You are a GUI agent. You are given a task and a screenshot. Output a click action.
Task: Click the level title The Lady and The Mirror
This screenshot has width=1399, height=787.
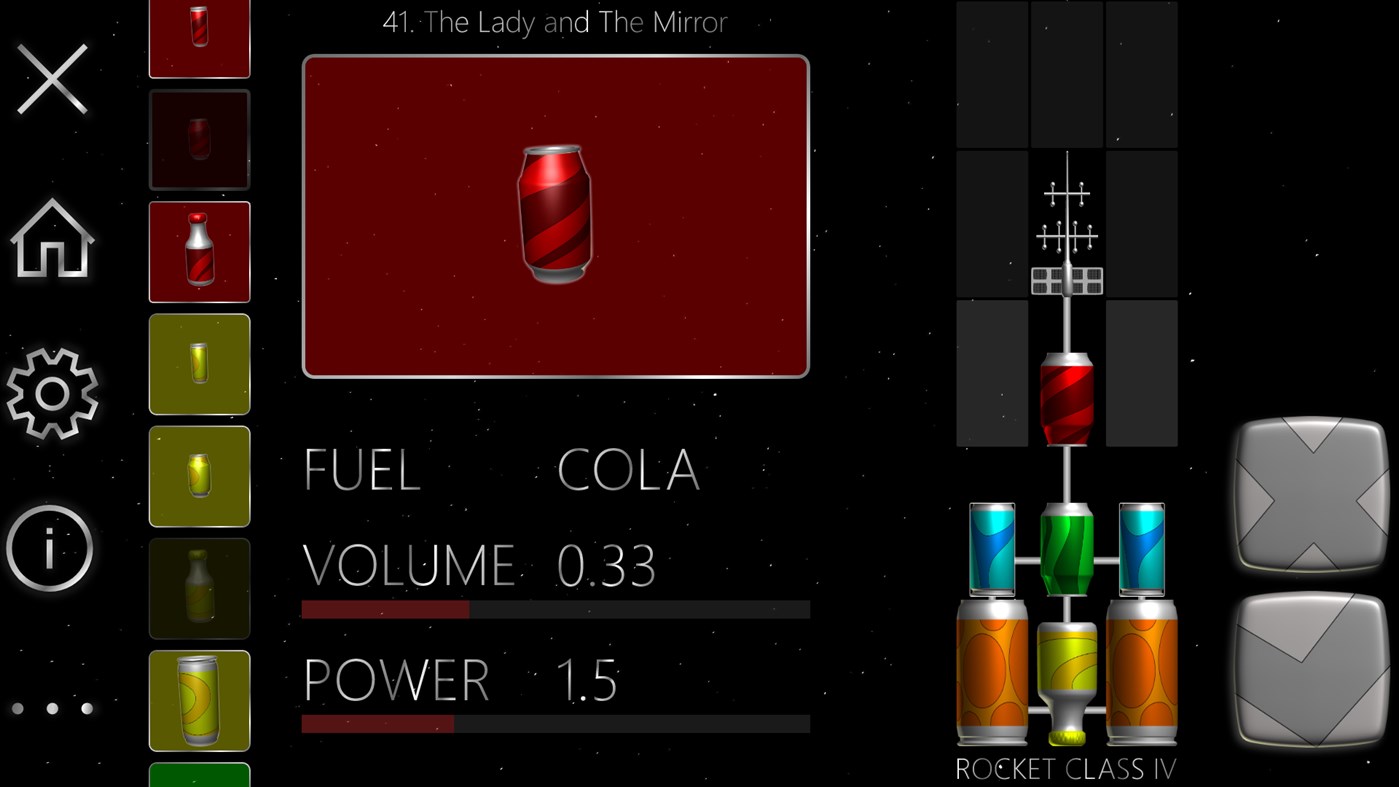(x=555, y=22)
